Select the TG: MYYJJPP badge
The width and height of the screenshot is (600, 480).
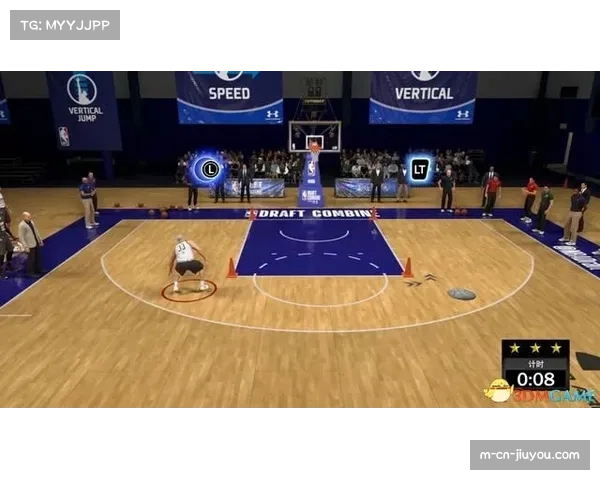pyautogui.click(x=64, y=24)
